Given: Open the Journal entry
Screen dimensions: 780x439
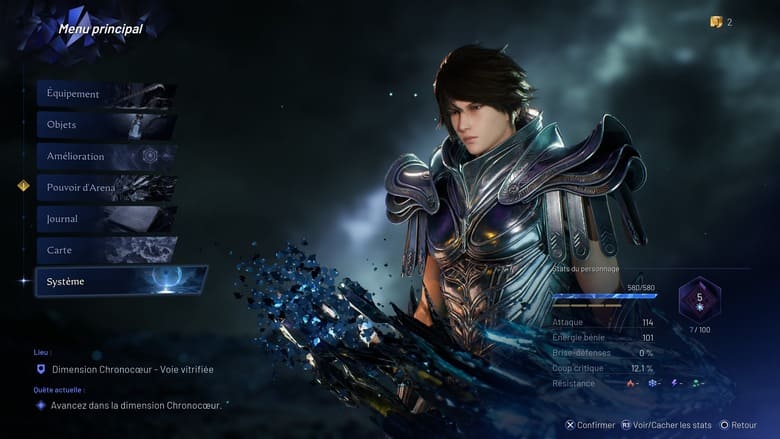Looking at the screenshot, I should point(106,219).
